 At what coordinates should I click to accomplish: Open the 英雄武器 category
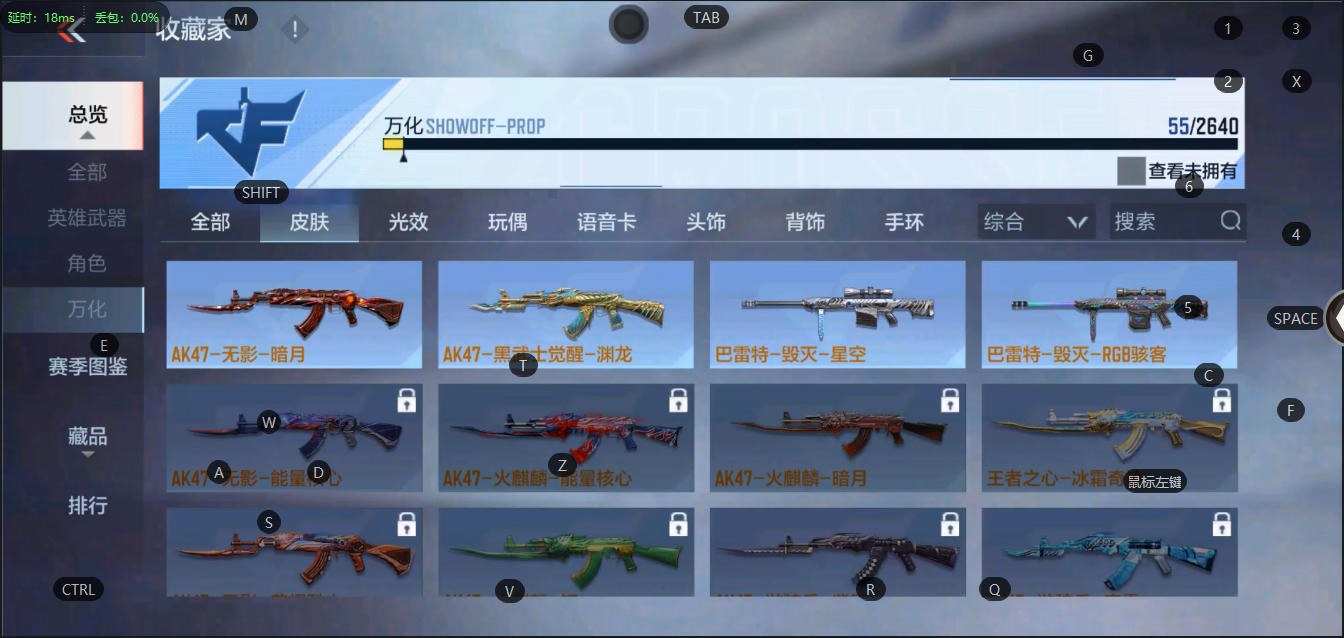point(87,218)
